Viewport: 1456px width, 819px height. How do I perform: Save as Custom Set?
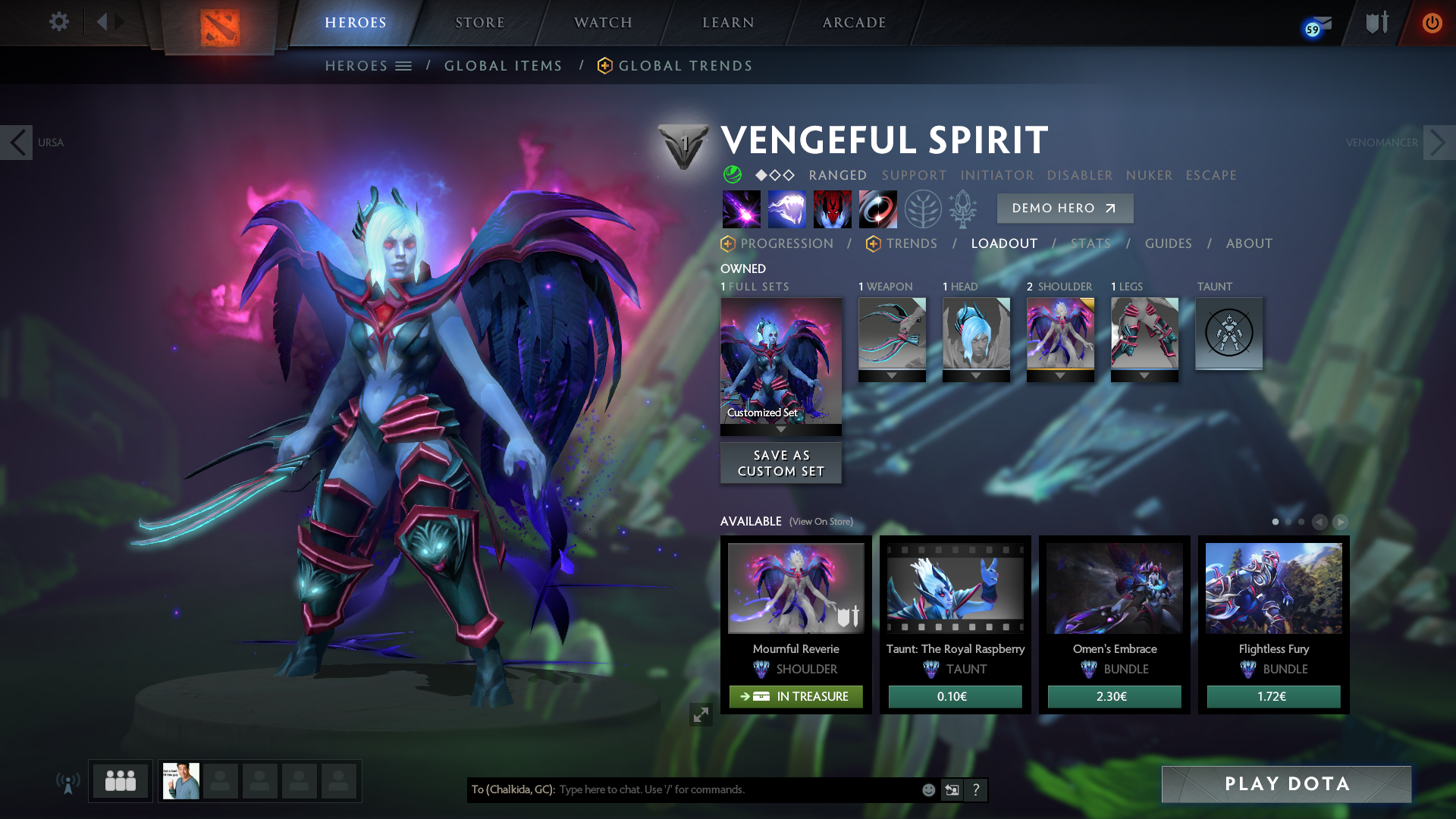[780, 463]
